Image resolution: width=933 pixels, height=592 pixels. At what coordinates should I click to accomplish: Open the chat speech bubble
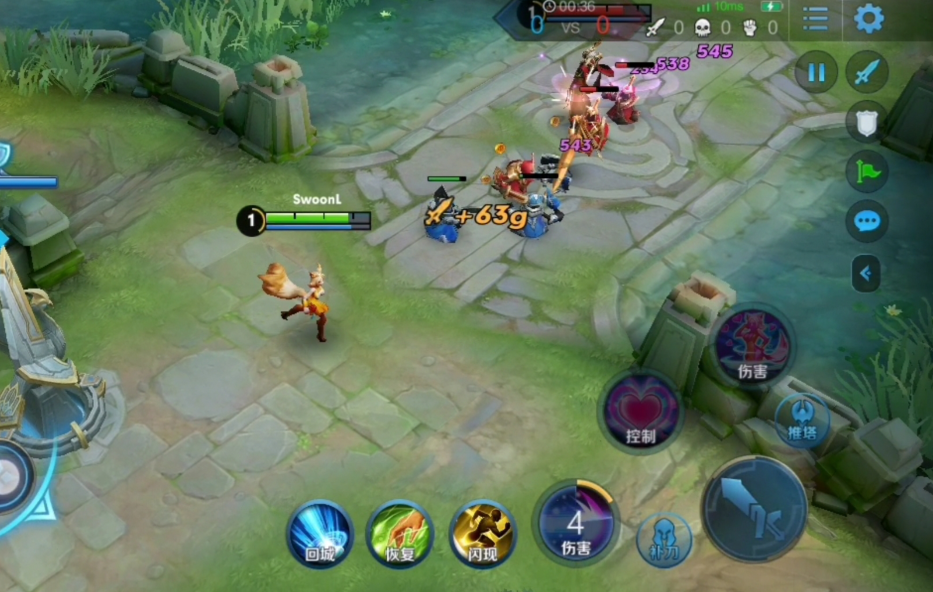click(867, 221)
